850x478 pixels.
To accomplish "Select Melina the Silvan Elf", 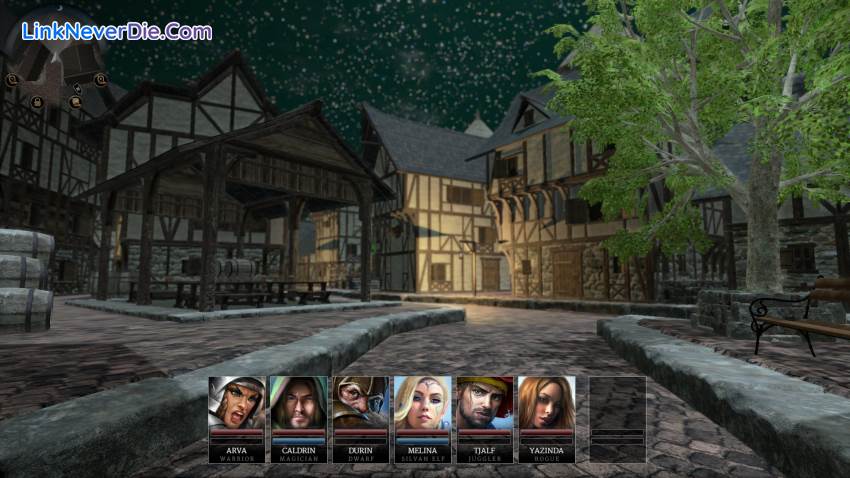I will pos(423,404).
